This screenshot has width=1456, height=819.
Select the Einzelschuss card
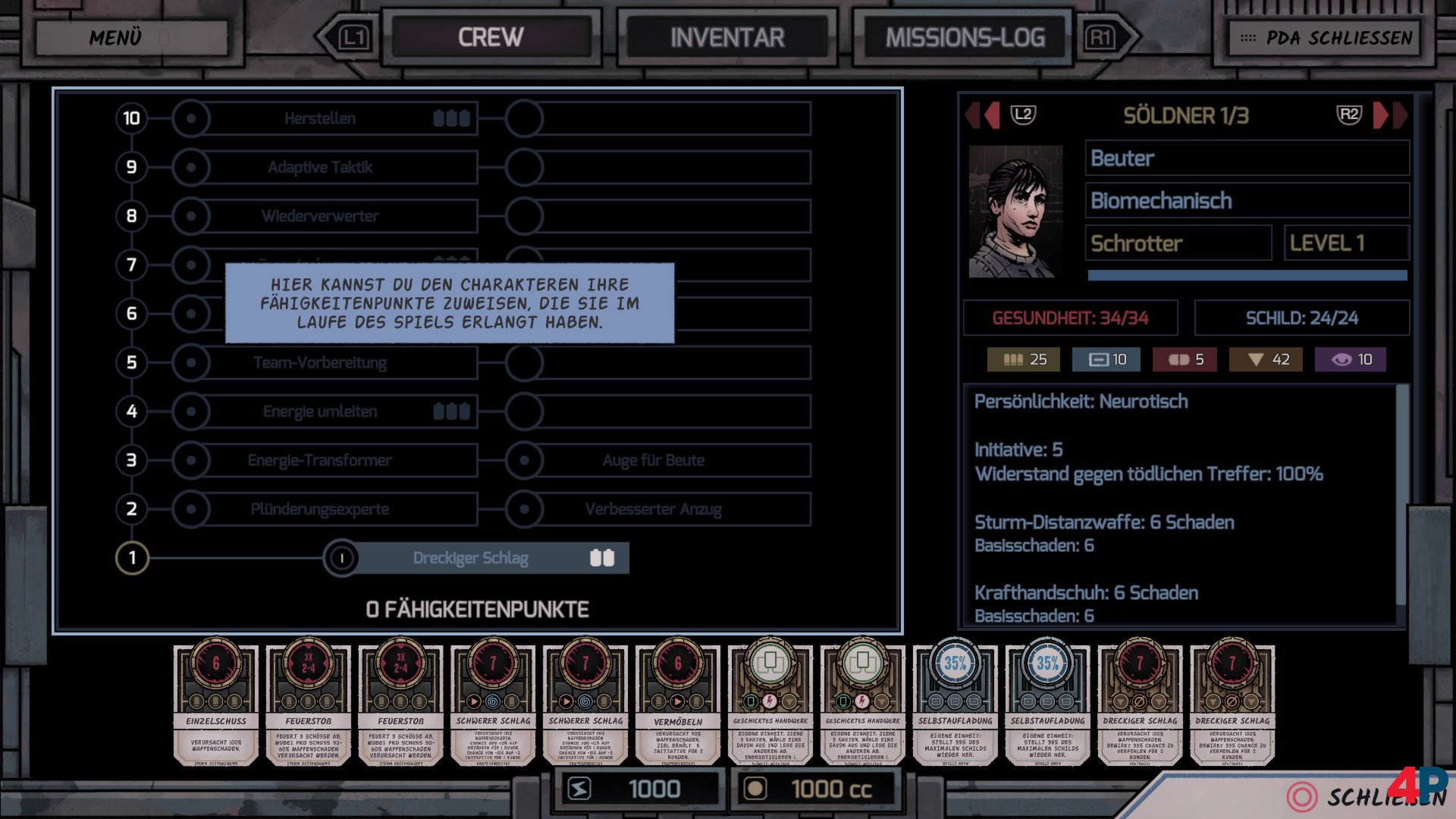[216, 705]
